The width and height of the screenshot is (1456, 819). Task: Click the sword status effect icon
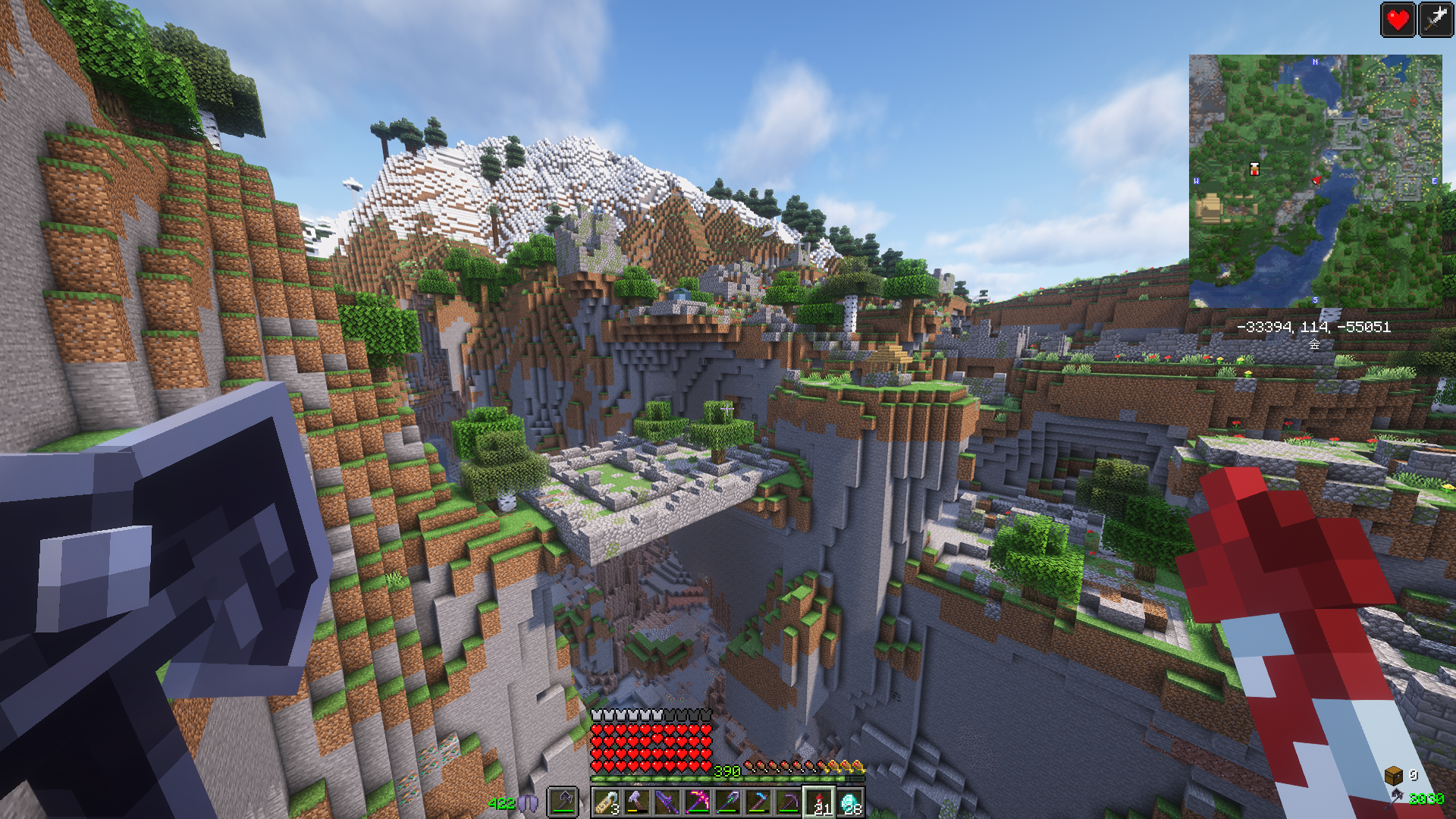pyautogui.click(x=1436, y=20)
